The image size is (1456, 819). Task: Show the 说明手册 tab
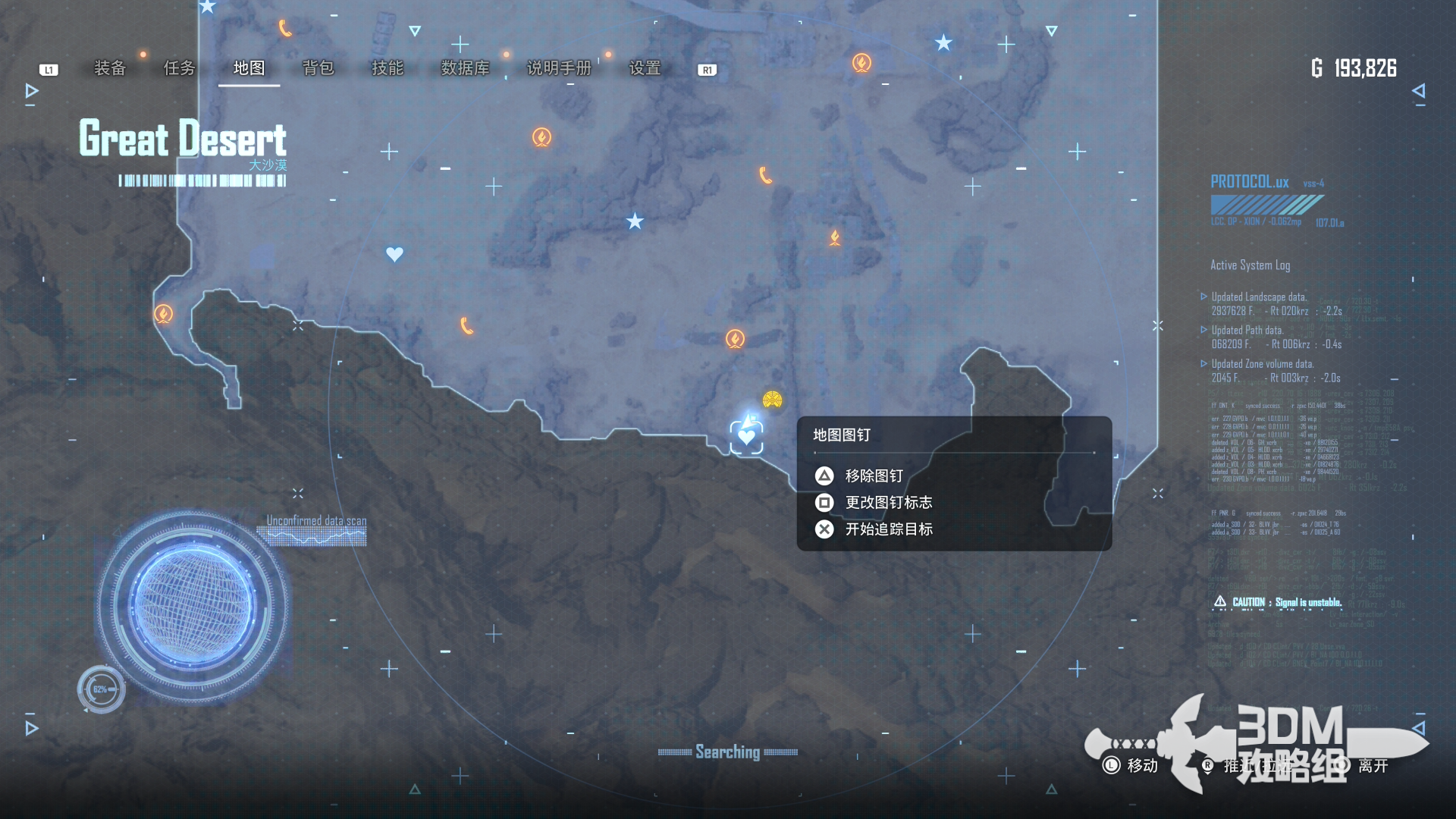(559, 68)
